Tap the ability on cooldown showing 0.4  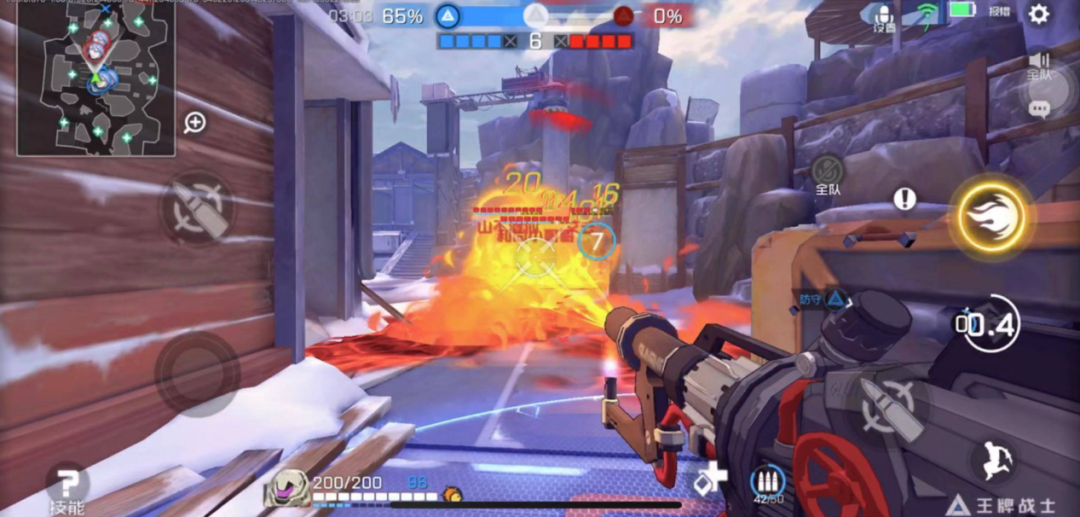(989, 324)
